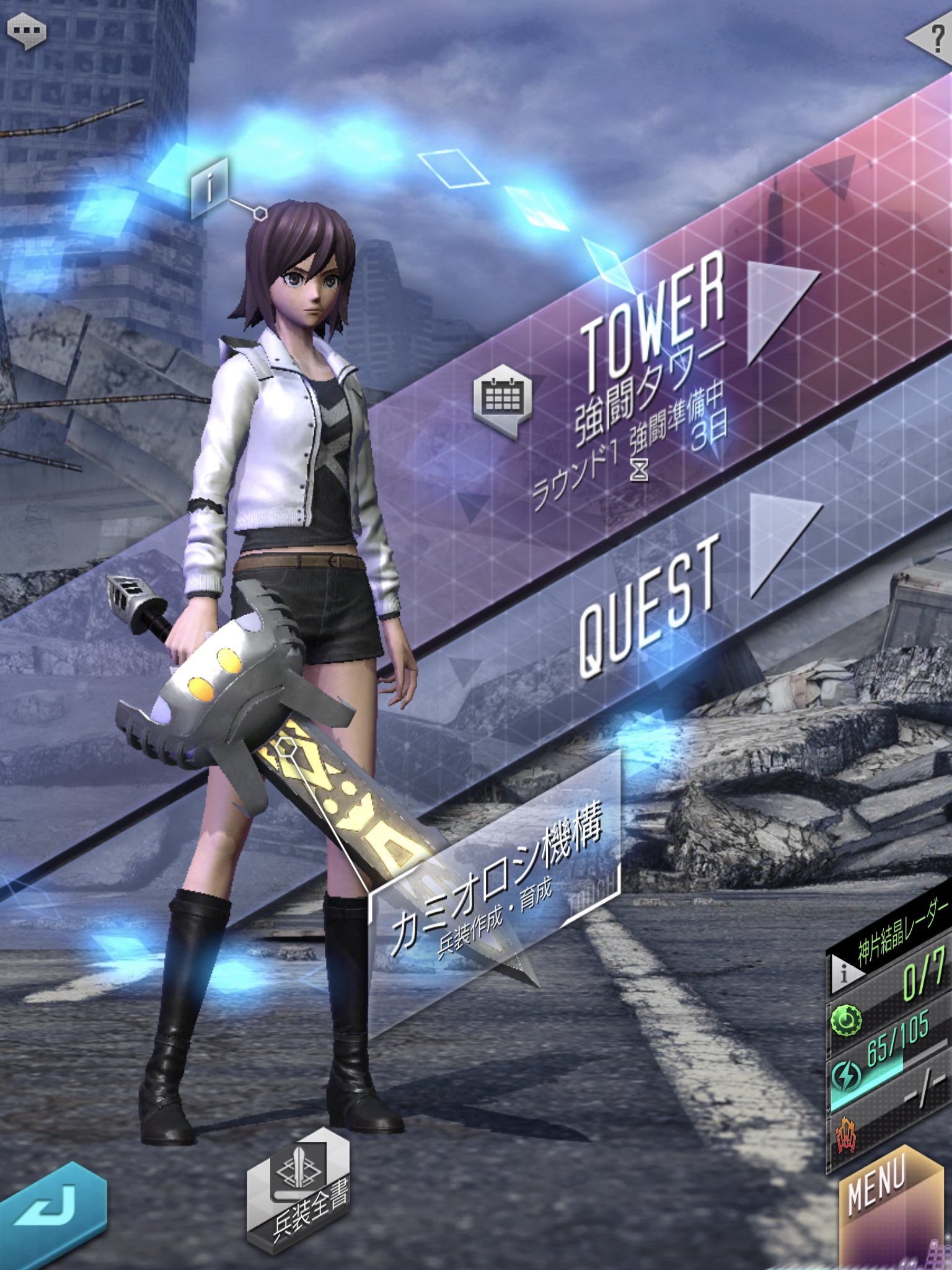Viewport: 952px width, 1270px height.
Task: Enter the QUEST menu
Action: (651, 602)
